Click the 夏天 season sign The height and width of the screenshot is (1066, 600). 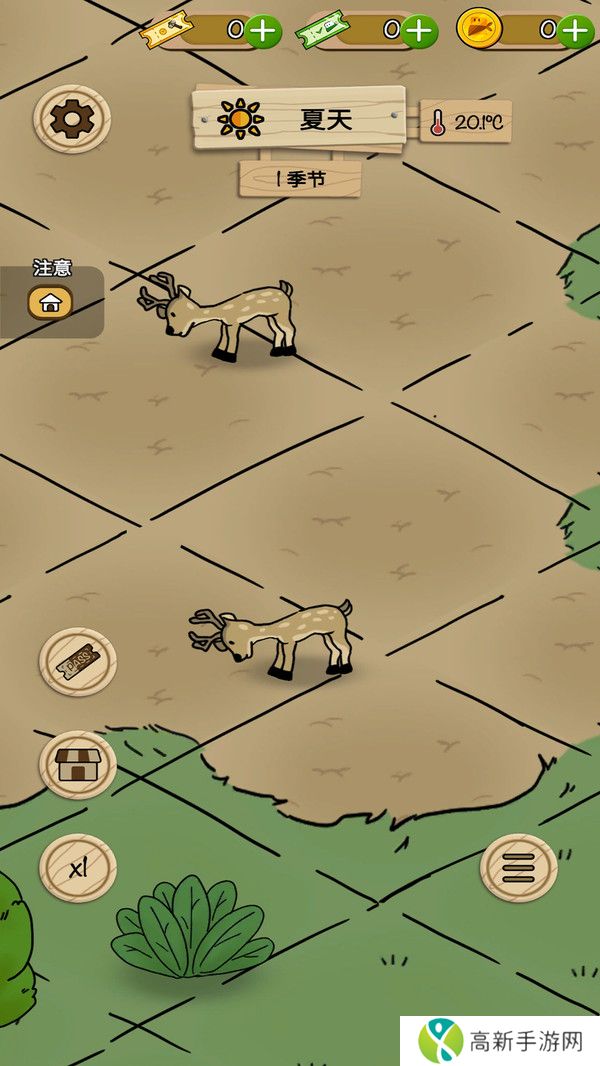(300, 120)
